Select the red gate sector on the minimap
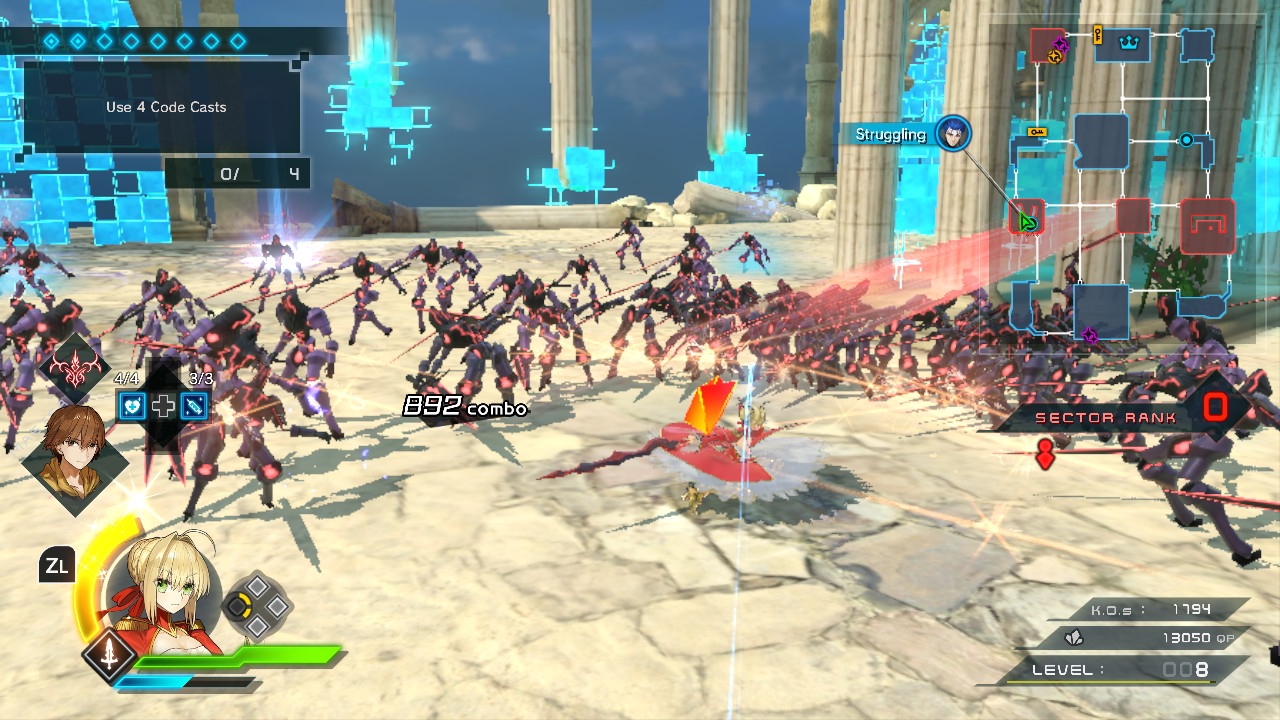Screen dimensions: 1280x720 click(1207, 225)
